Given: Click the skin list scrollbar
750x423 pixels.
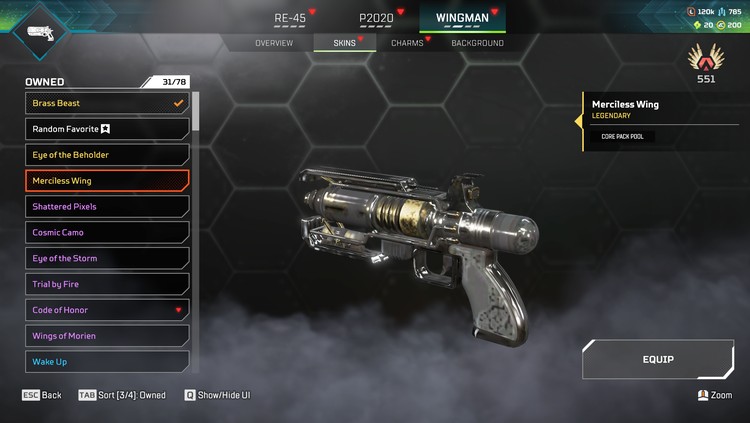Looking at the screenshot, I should 195,112.
